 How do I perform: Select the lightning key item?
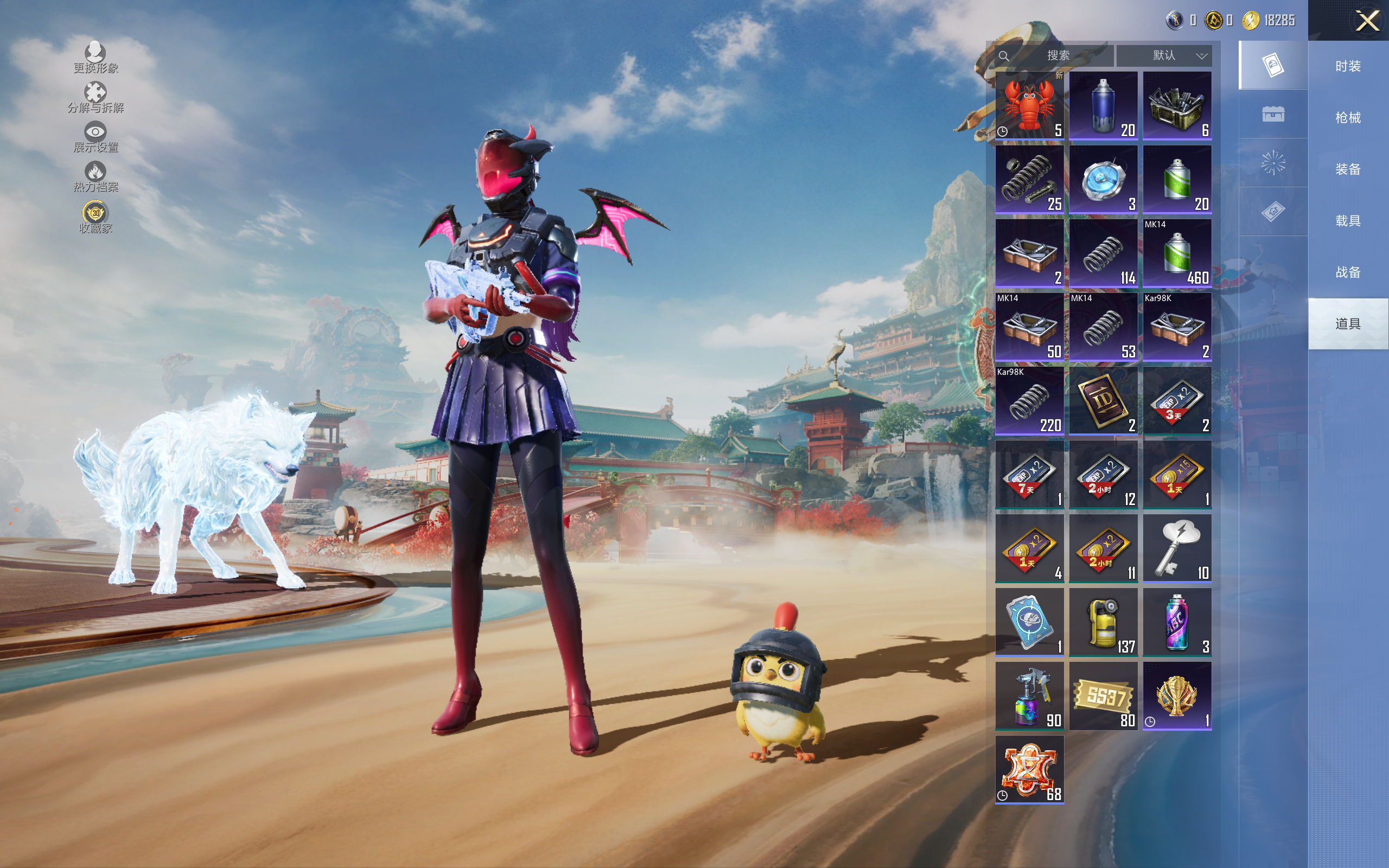[1177, 548]
